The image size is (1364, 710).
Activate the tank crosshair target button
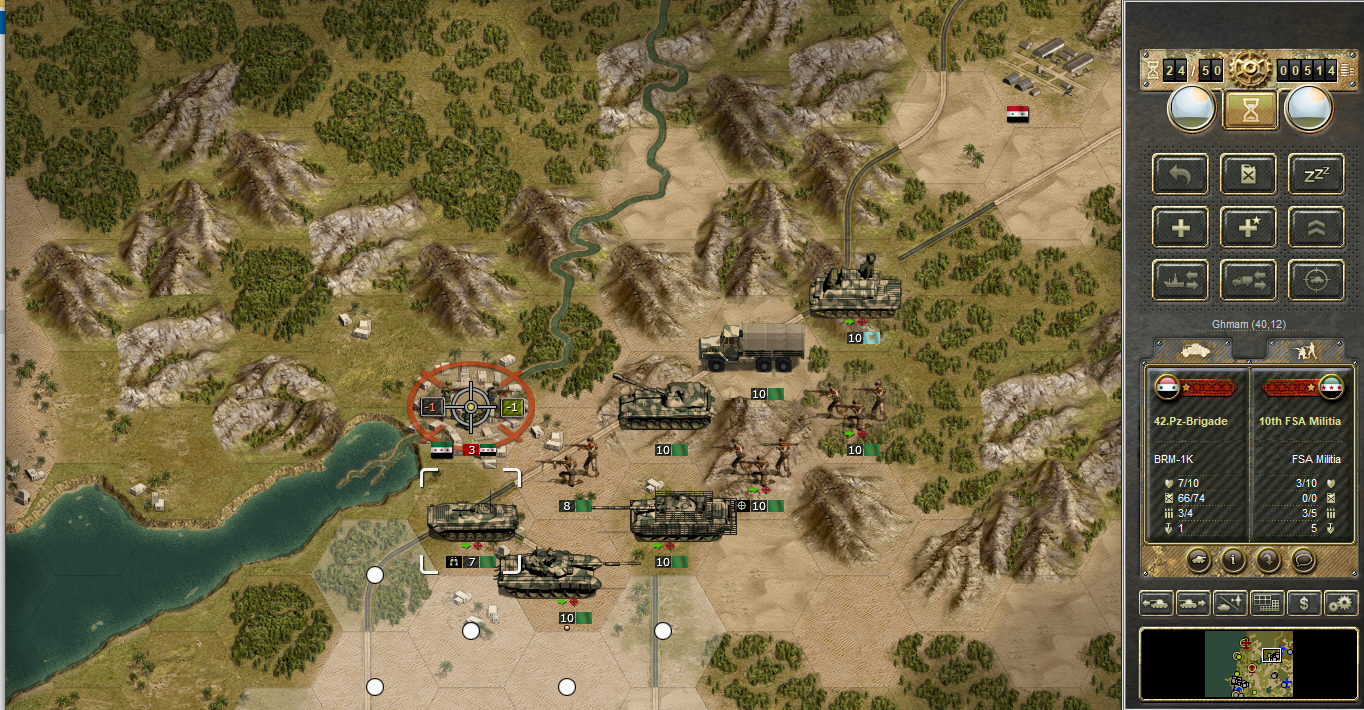pyautogui.click(x=1316, y=281)
